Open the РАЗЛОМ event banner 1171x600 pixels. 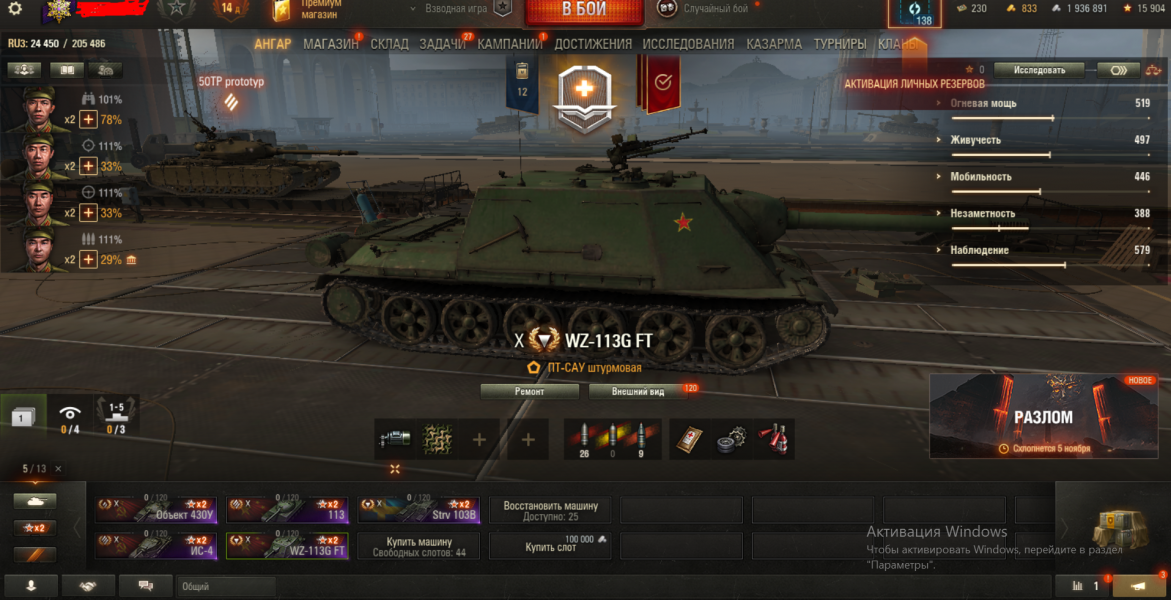(x=1044, y=415)
